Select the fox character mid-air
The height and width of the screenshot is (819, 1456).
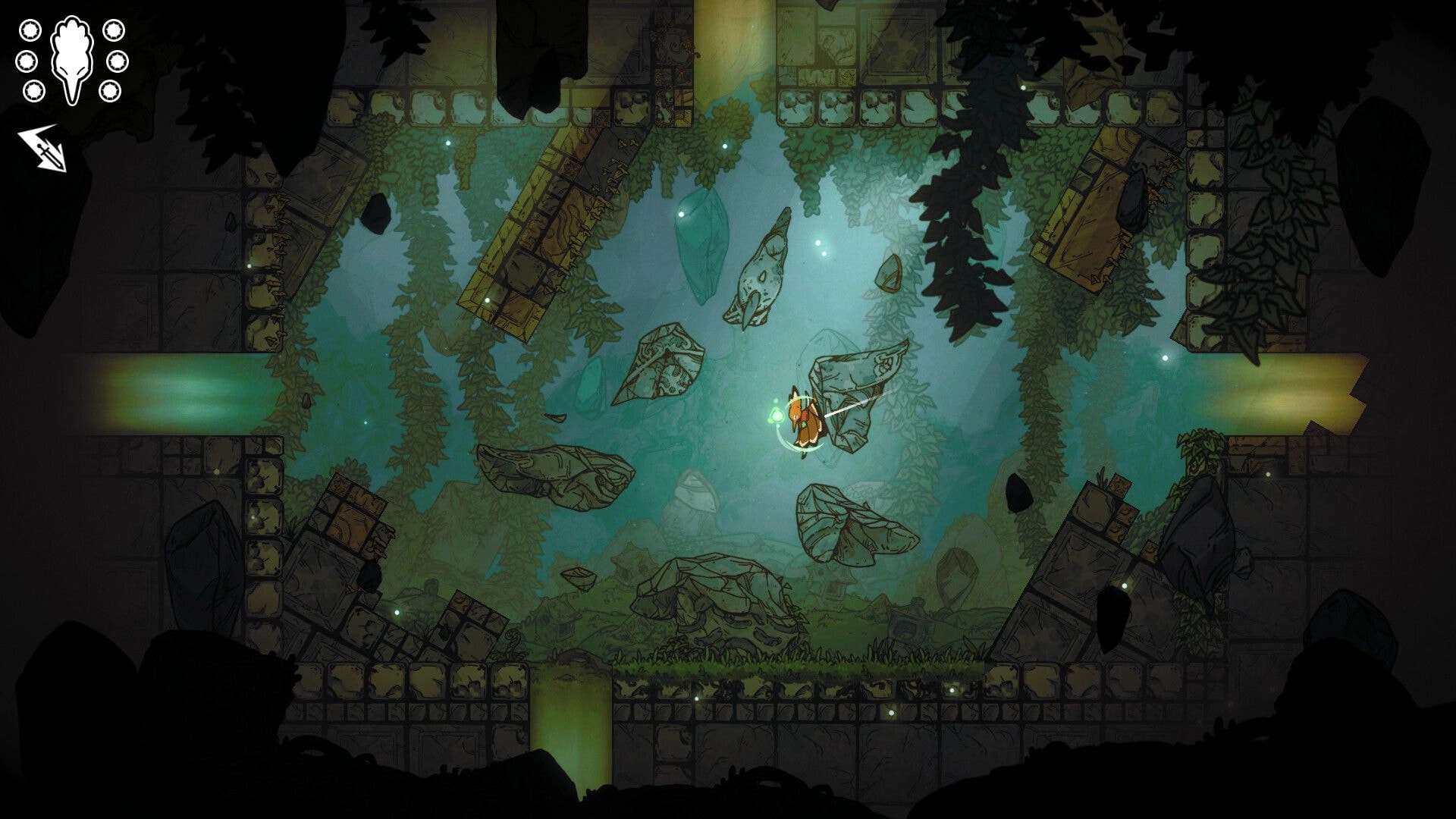(x=804, y=417)
